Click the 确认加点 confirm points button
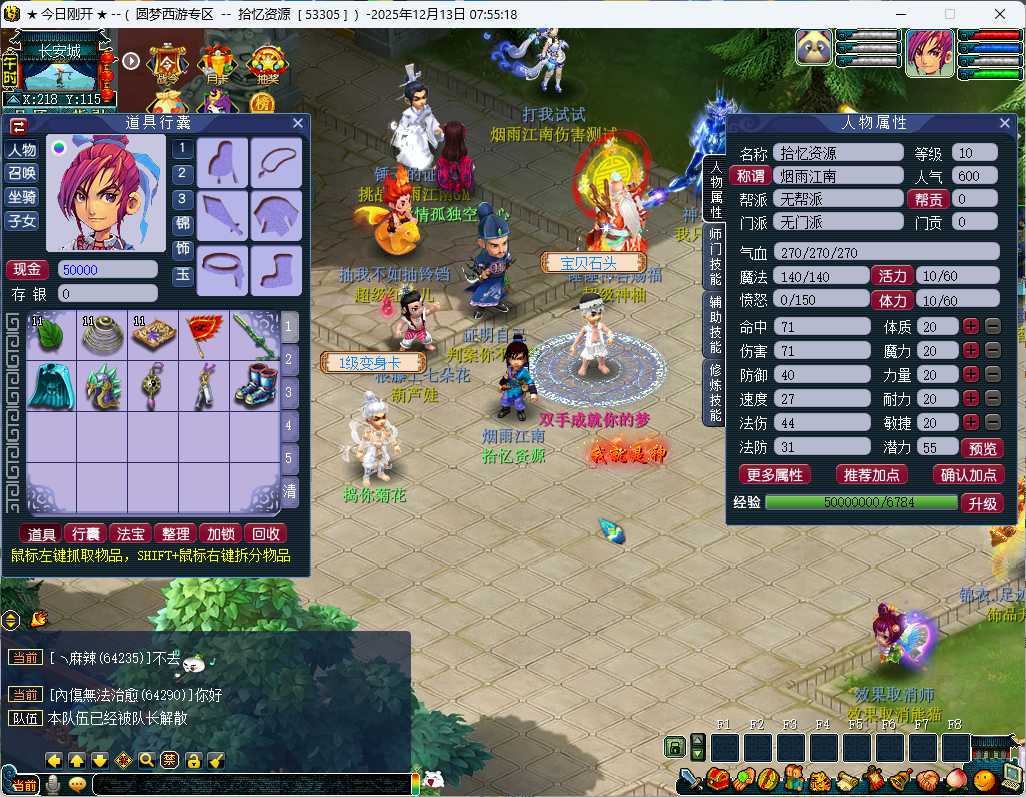 click(x=968, y=475)
